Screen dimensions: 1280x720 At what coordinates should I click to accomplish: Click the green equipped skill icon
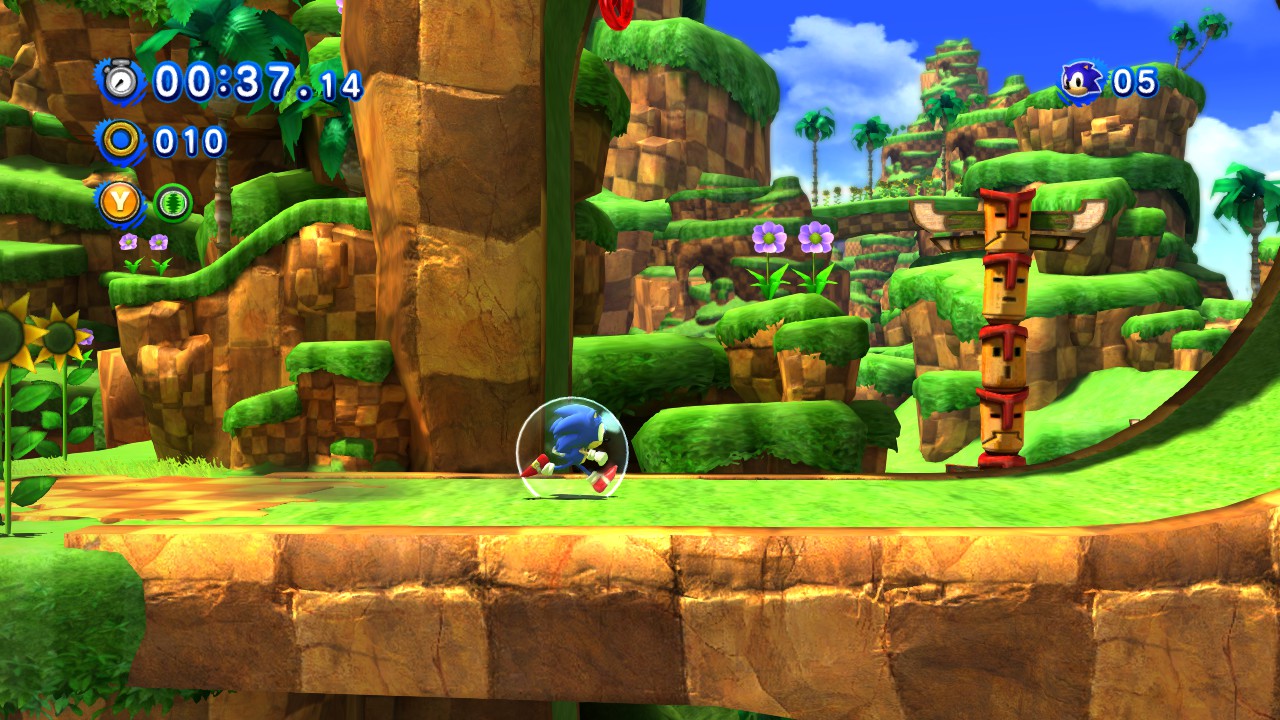(x=173, y=204)
